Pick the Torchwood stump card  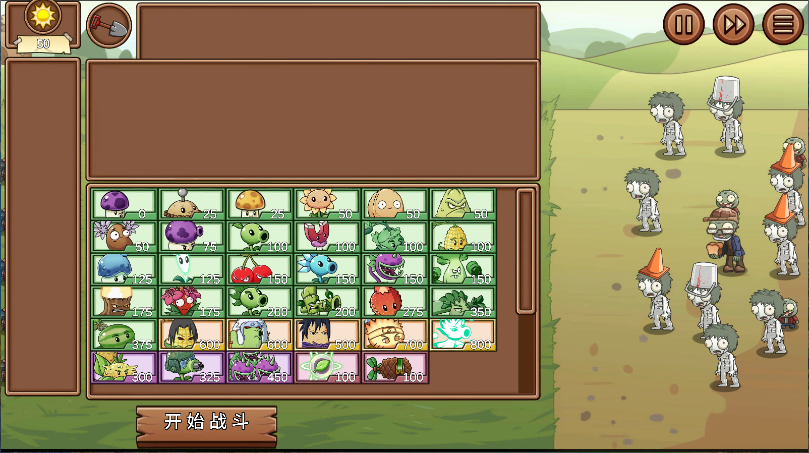click(124, 302)
